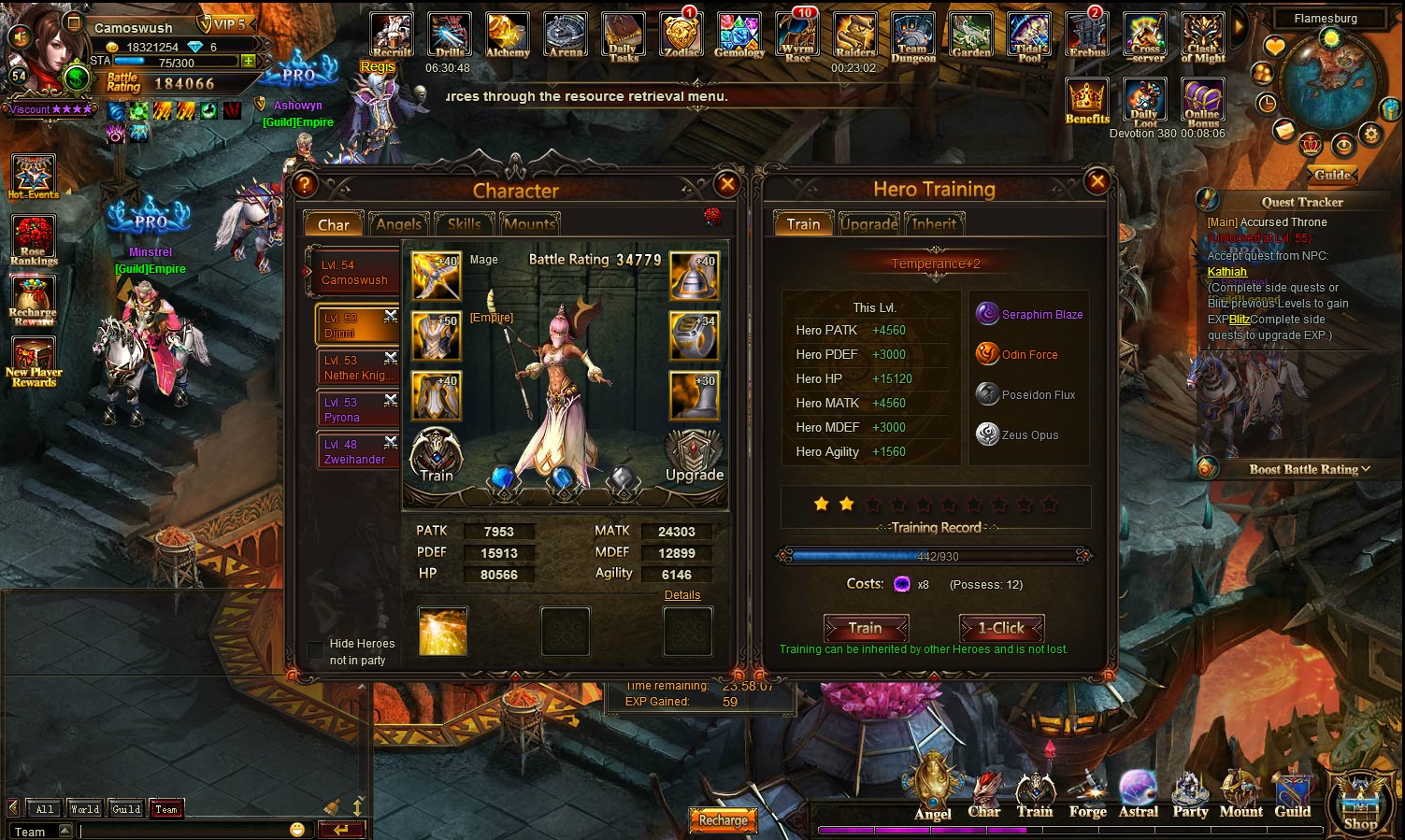This screenshot has width=1405, height=840.
Task: Open the Inherit tab
Action: (x=934, y=224)
